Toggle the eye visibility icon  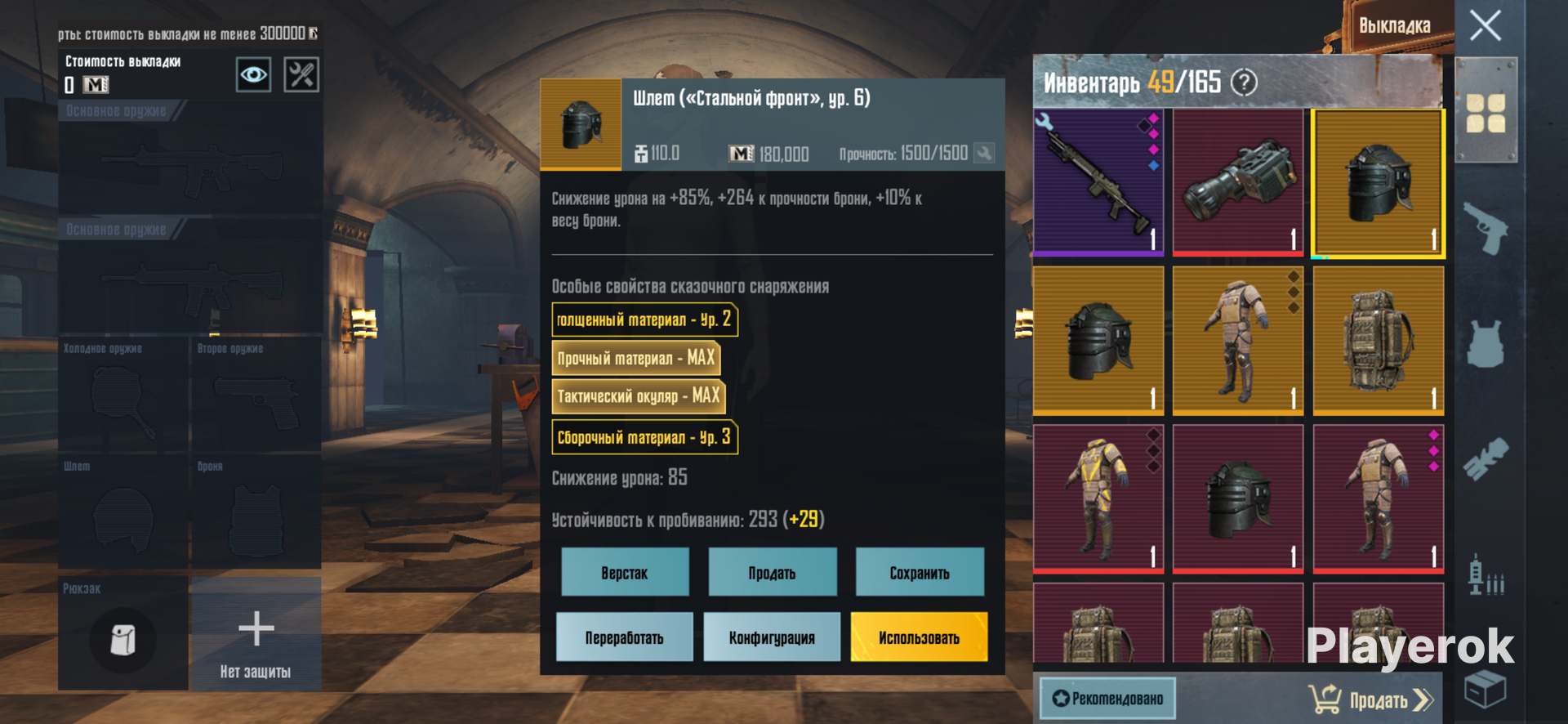(253, 75)
